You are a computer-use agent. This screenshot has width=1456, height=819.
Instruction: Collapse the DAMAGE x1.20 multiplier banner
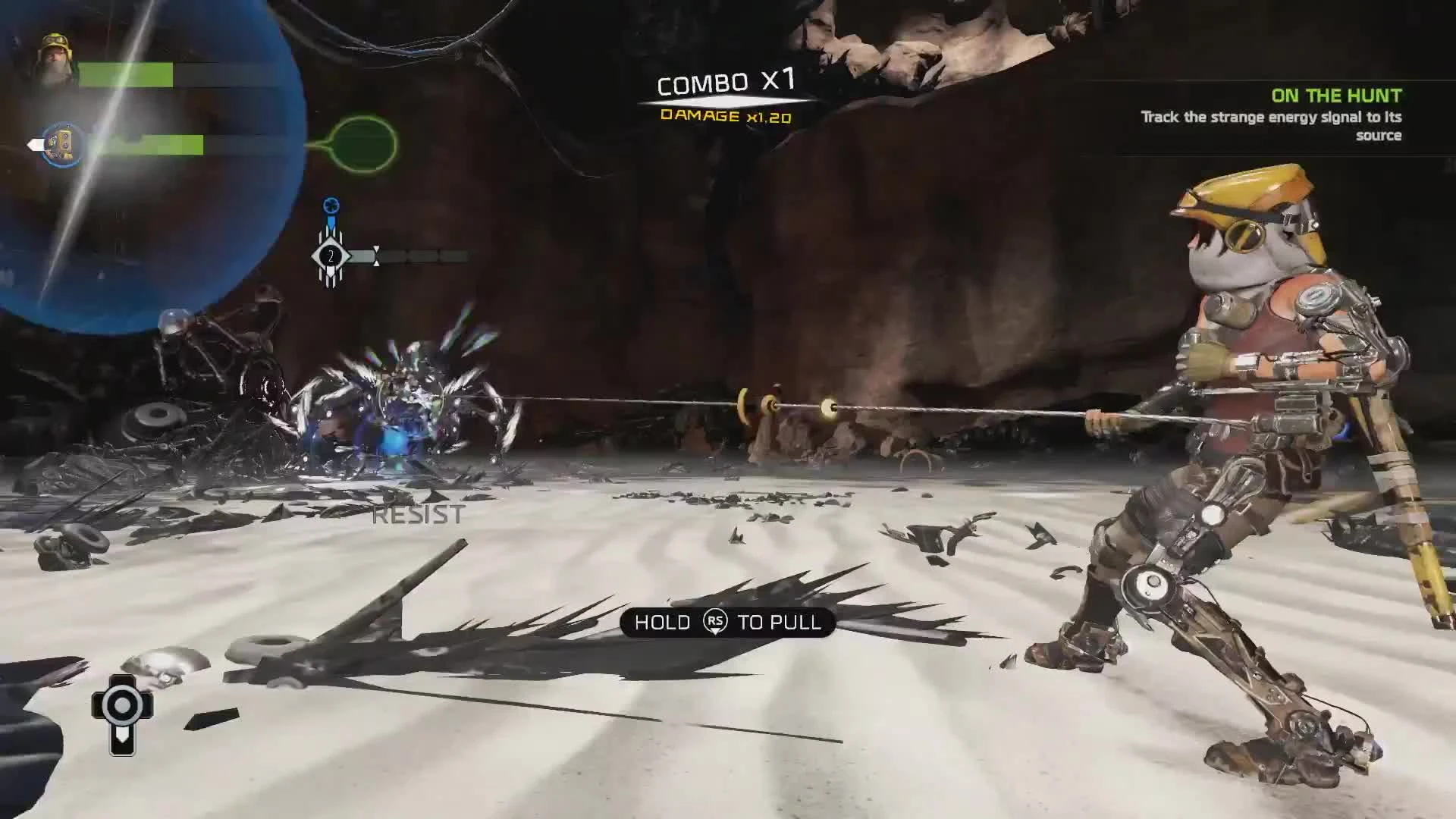724,118
